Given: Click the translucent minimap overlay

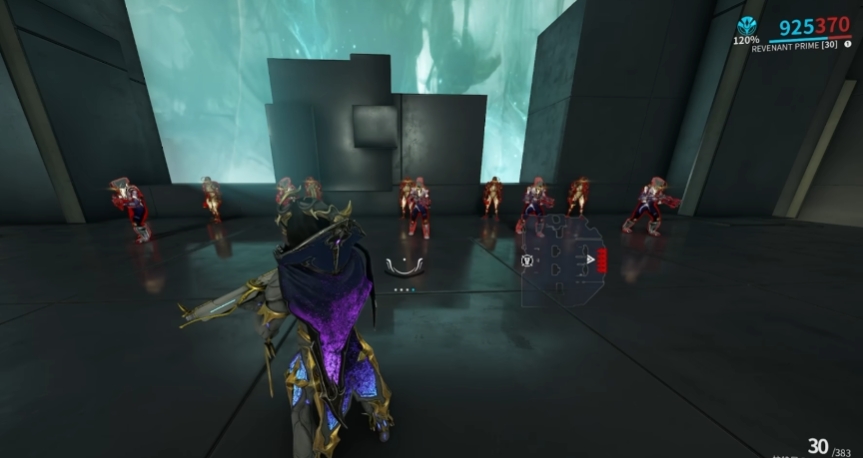Looking at the screenshot, I should click(x=564, y=262).
